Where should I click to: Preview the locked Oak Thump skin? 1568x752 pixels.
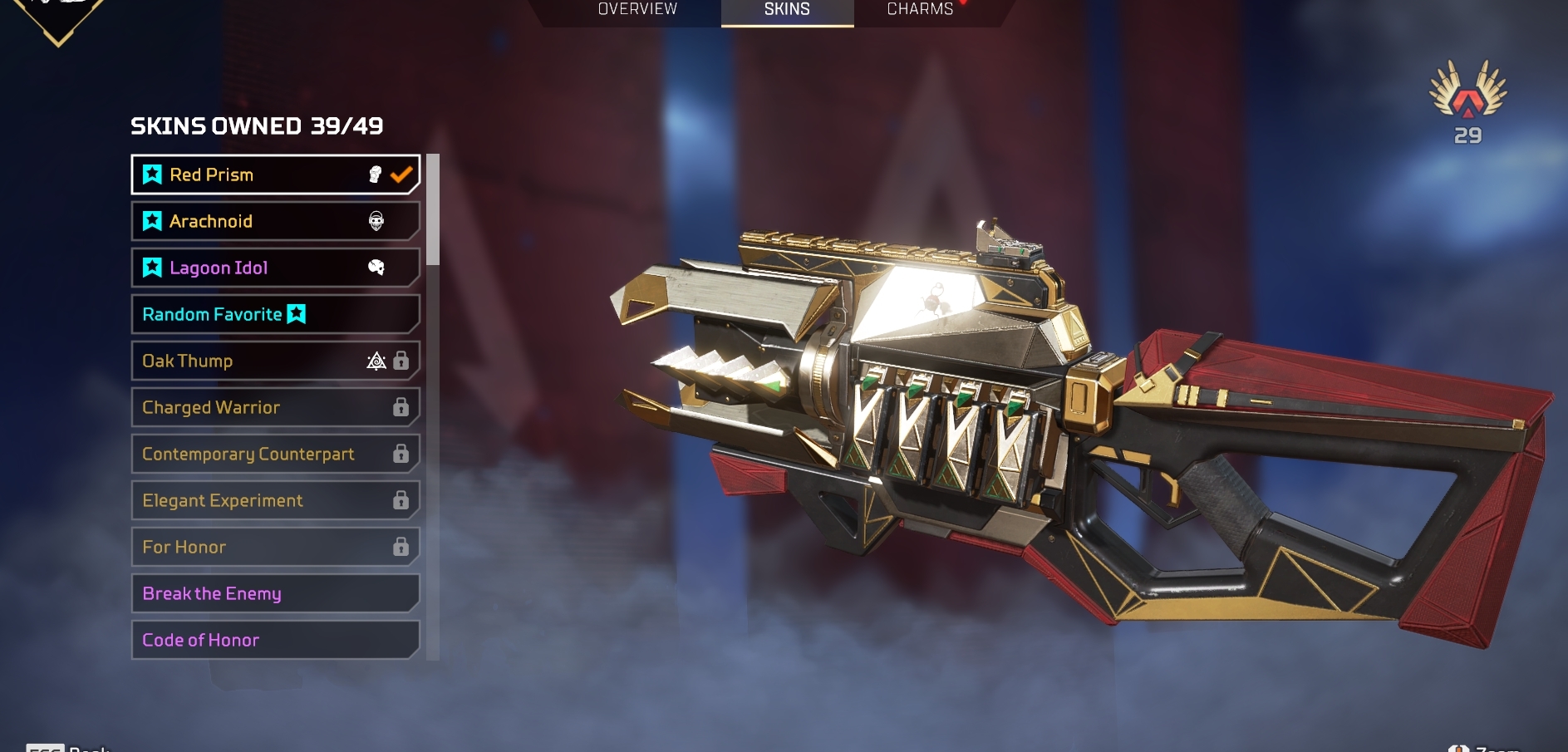pos(274,361)
